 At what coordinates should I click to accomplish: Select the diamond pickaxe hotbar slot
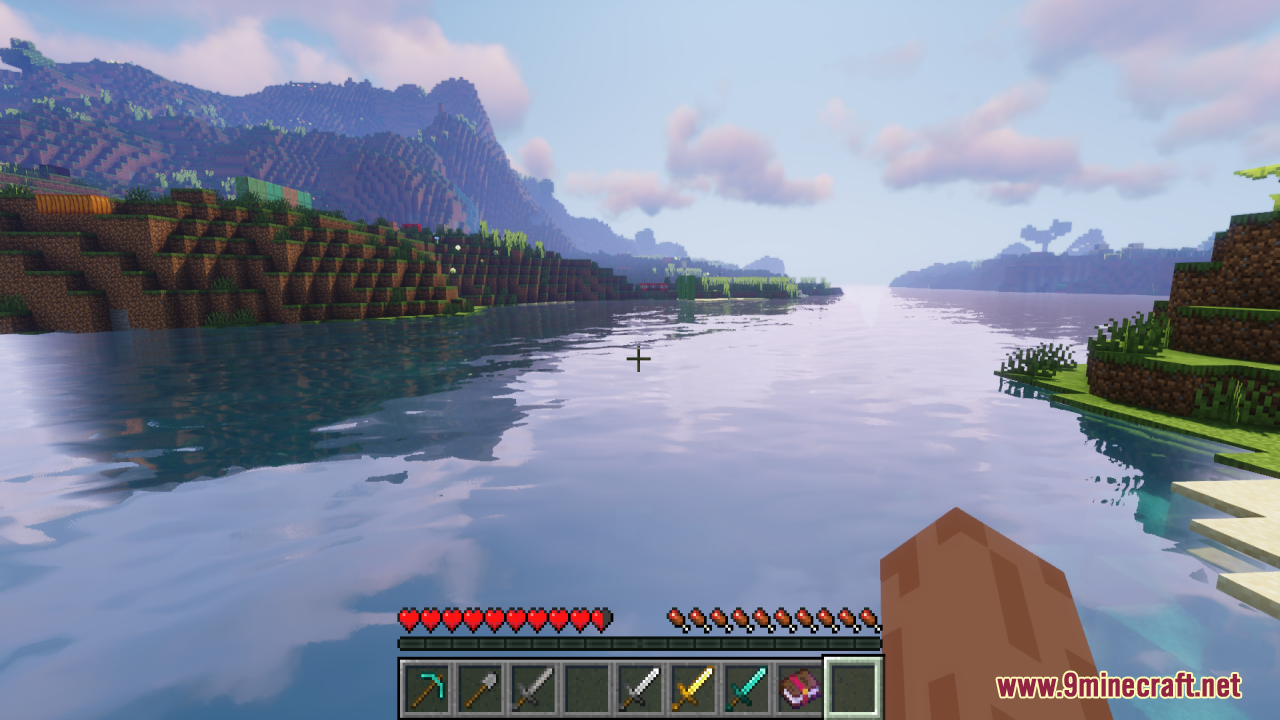[x=427, y=688]
